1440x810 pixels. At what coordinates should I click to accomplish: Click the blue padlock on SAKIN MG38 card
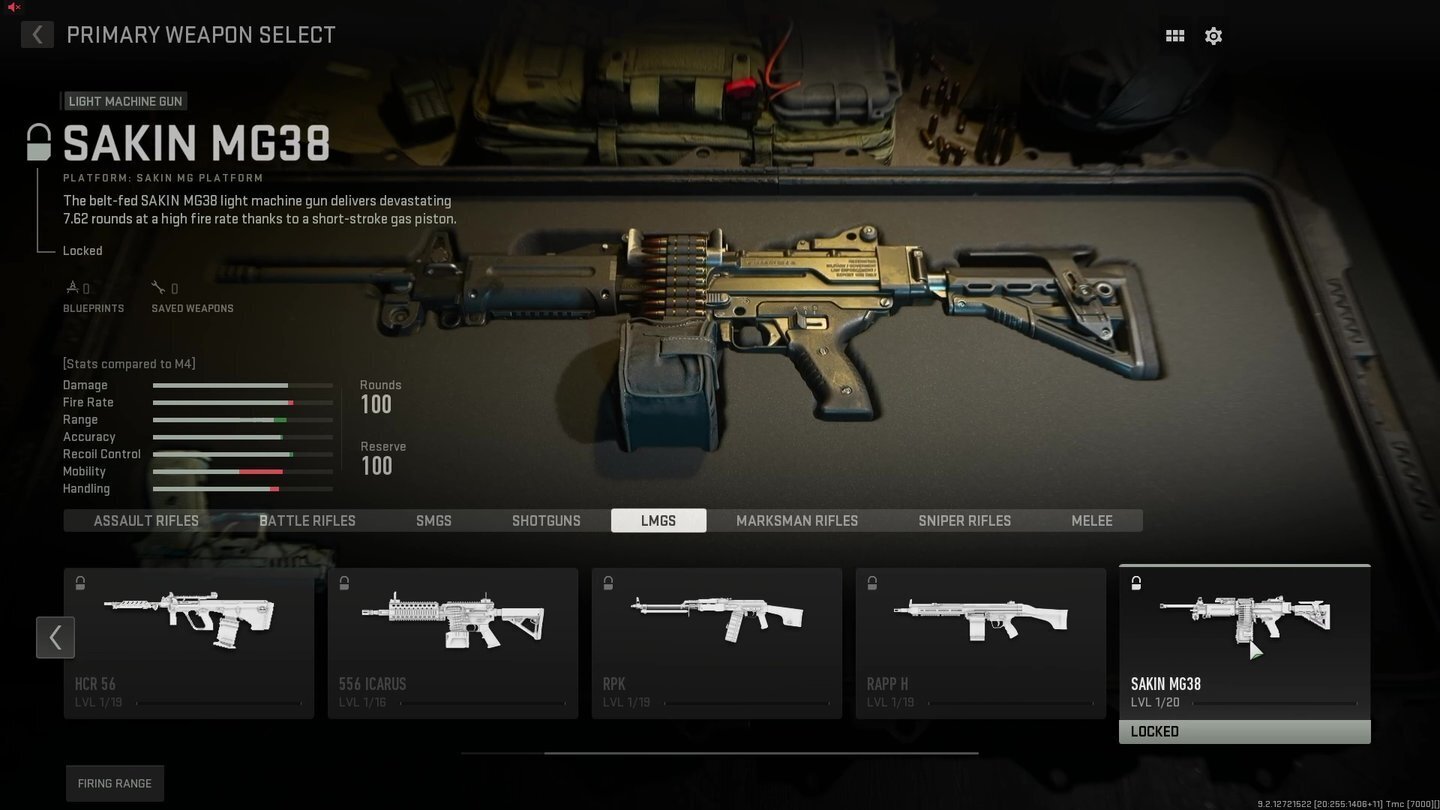(1136, 581)
